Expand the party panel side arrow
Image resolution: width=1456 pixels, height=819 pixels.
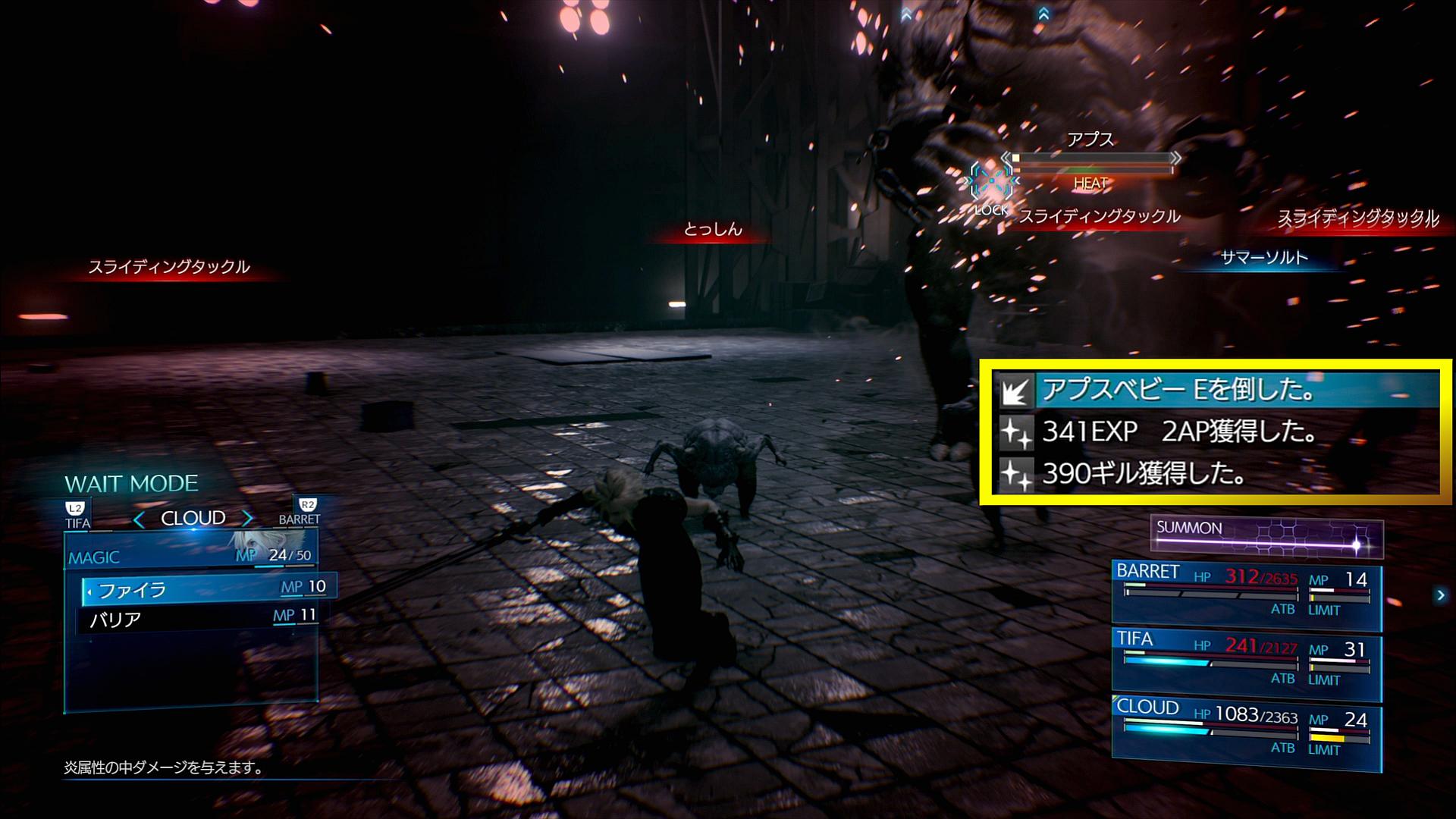[1440, 595]
